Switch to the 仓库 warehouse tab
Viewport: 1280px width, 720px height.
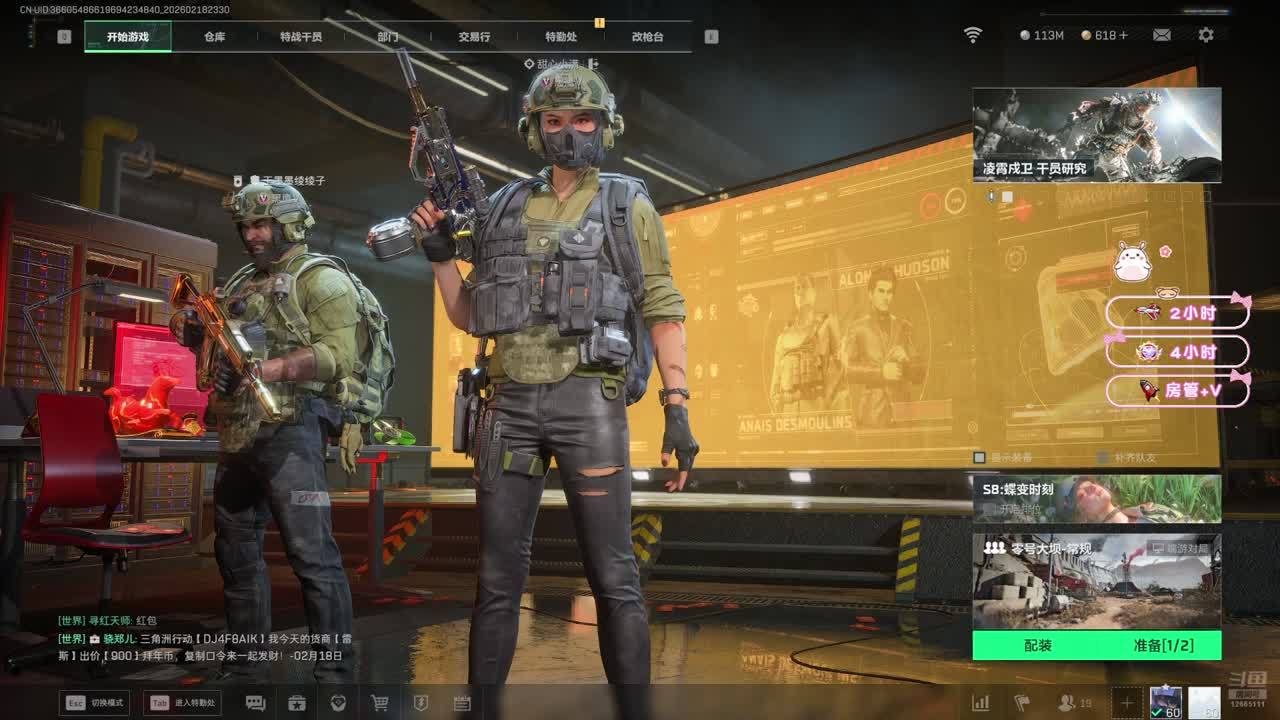click(x=214, y=37)
